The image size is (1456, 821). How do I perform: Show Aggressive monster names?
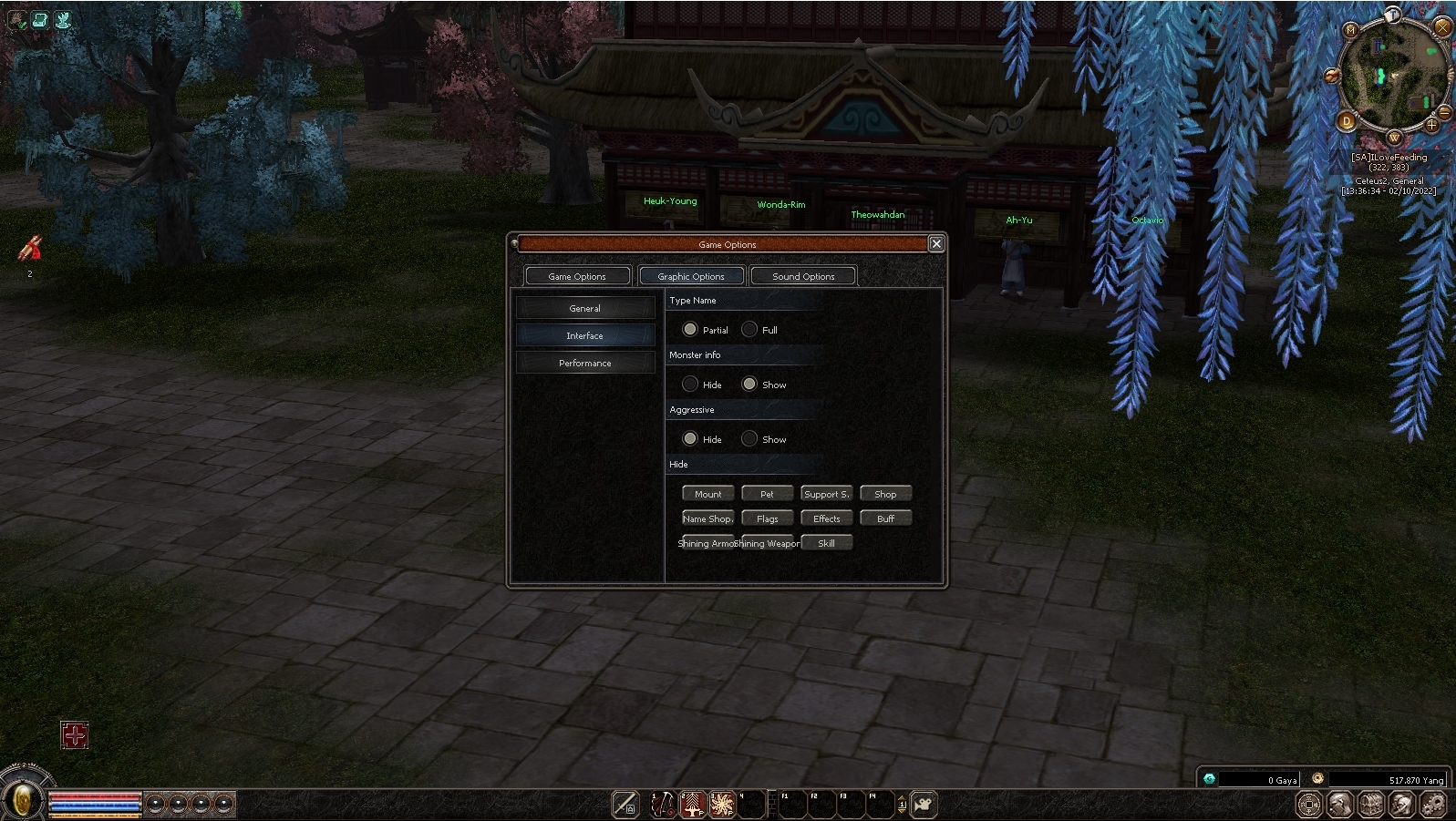(x=749, y=438)
